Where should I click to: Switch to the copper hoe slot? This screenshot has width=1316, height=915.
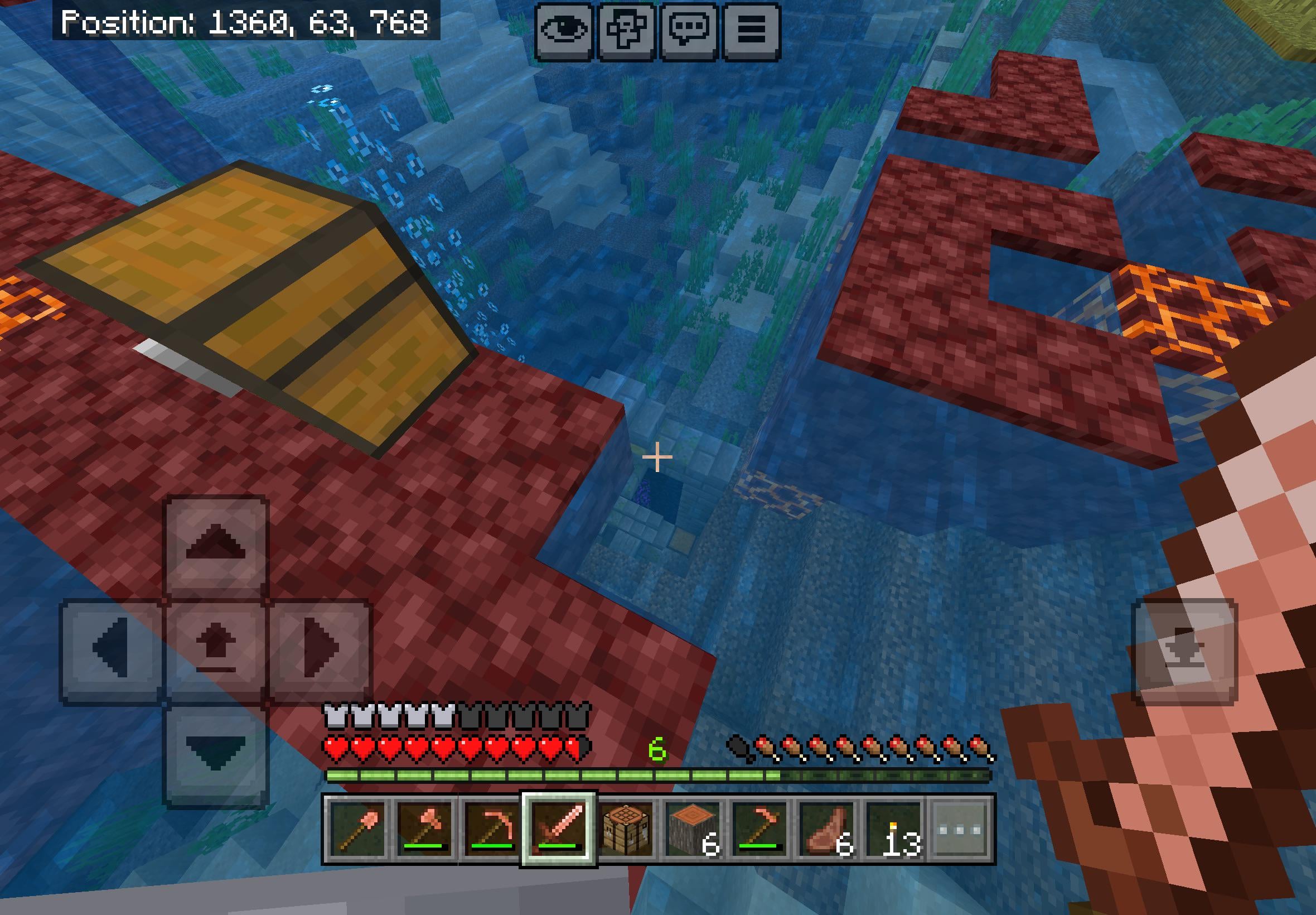[759, 829]
